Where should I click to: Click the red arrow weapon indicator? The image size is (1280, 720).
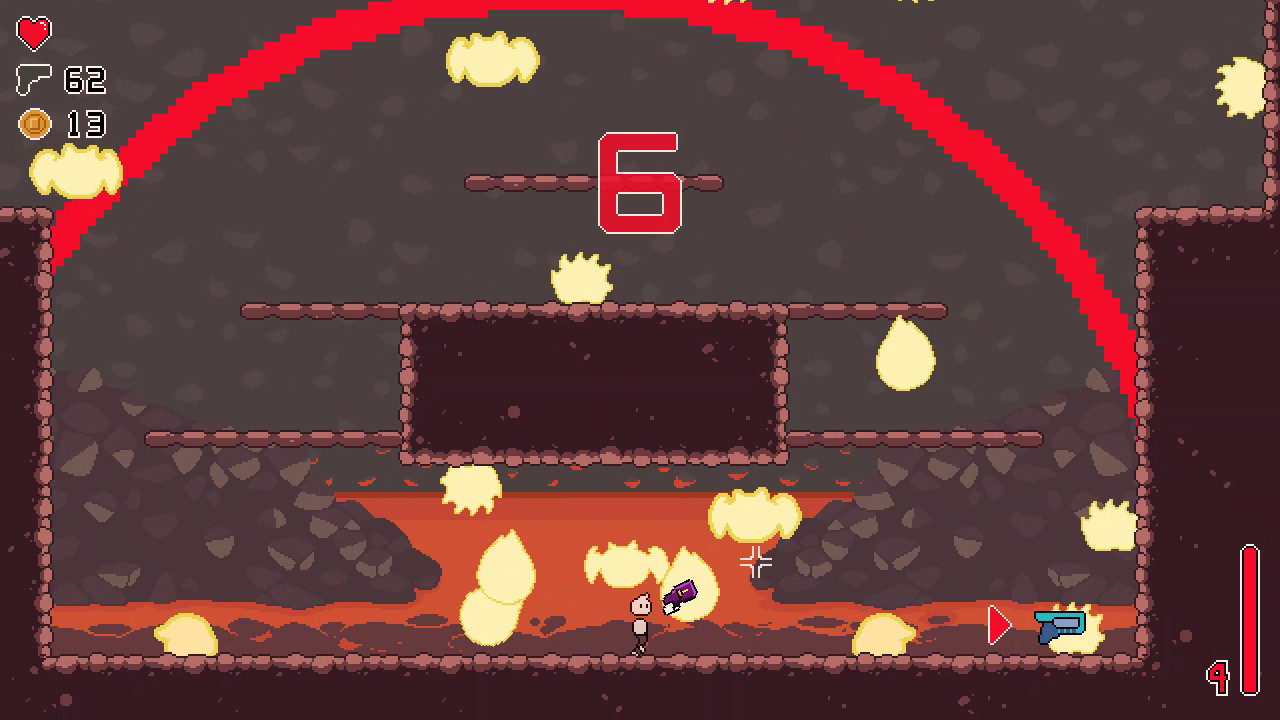click(x=996, y=622)
